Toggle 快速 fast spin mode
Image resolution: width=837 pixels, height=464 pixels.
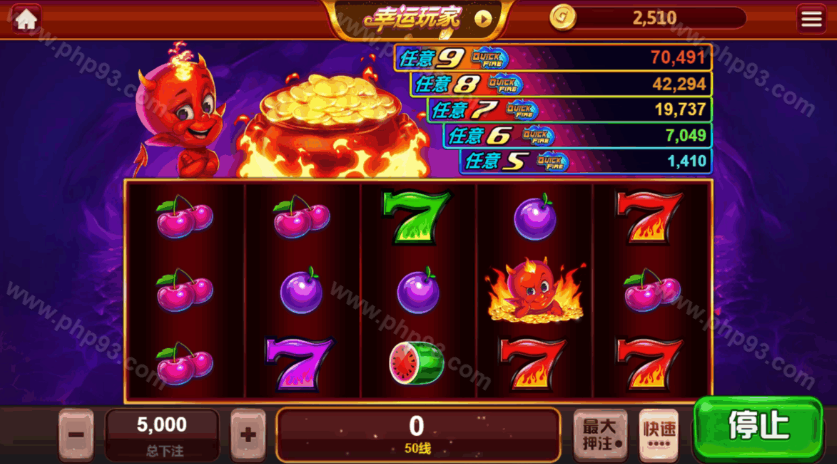[658, 434]
